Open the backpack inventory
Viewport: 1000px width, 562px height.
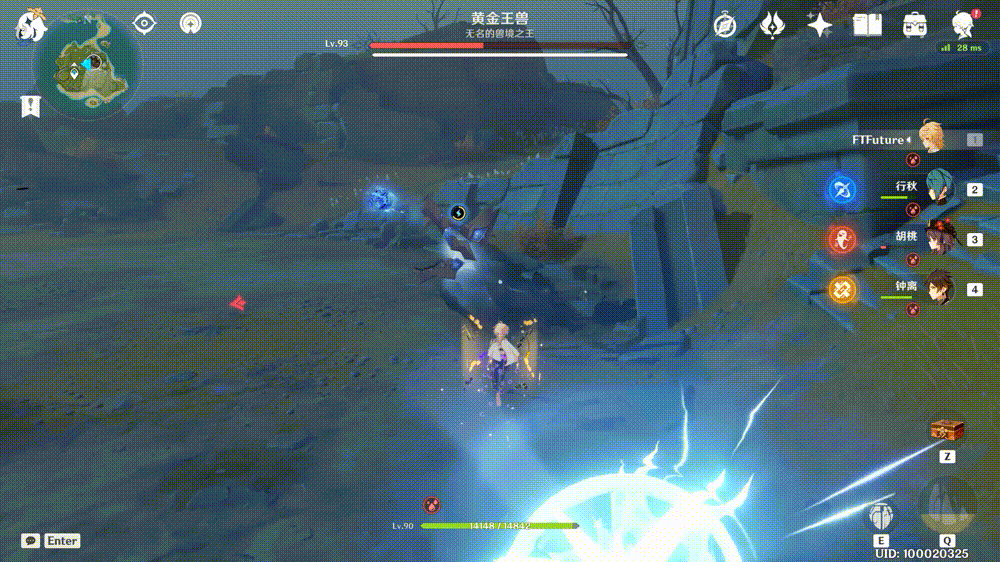914,25
